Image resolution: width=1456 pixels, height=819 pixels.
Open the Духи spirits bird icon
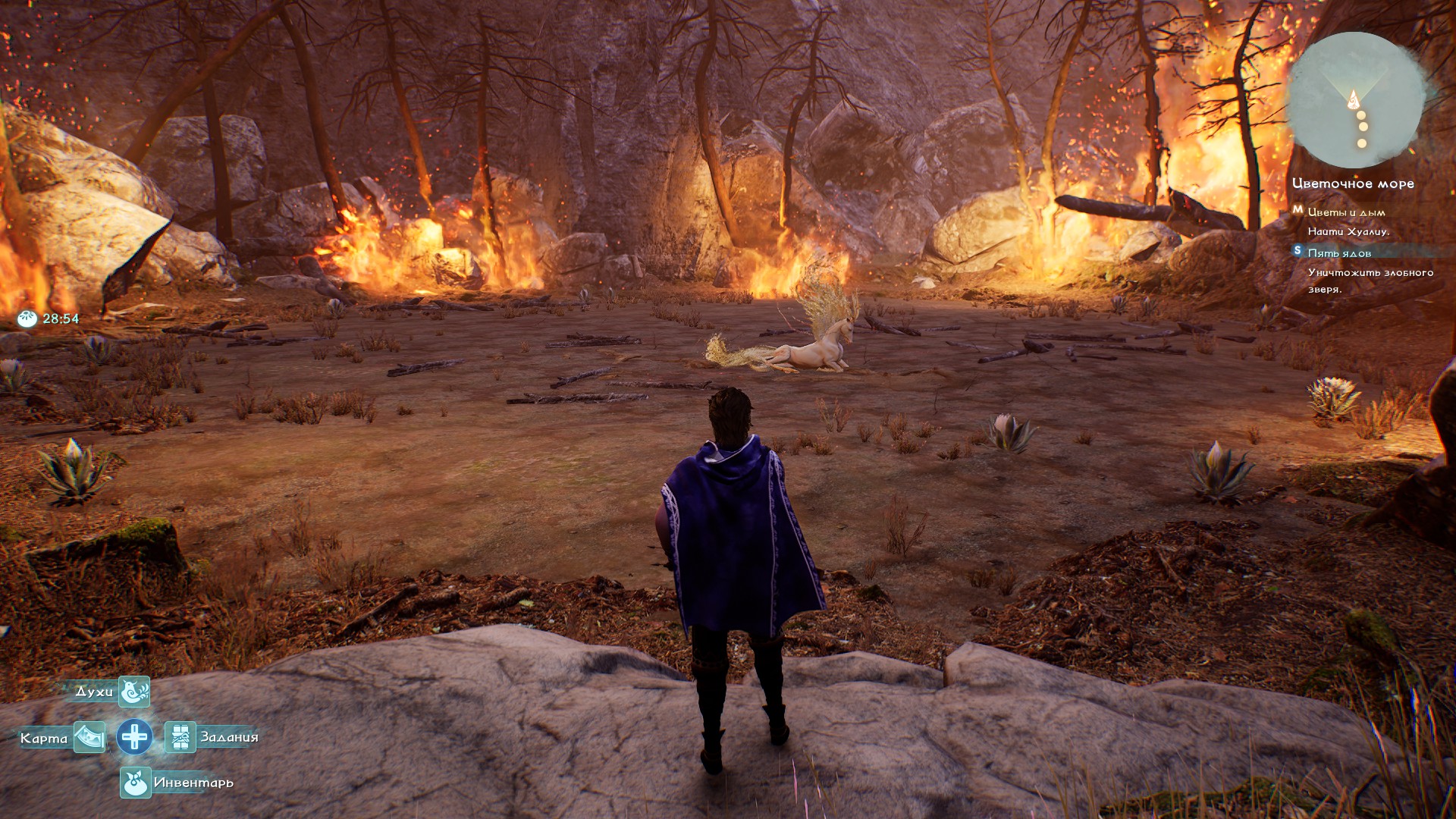pos(134,692)
